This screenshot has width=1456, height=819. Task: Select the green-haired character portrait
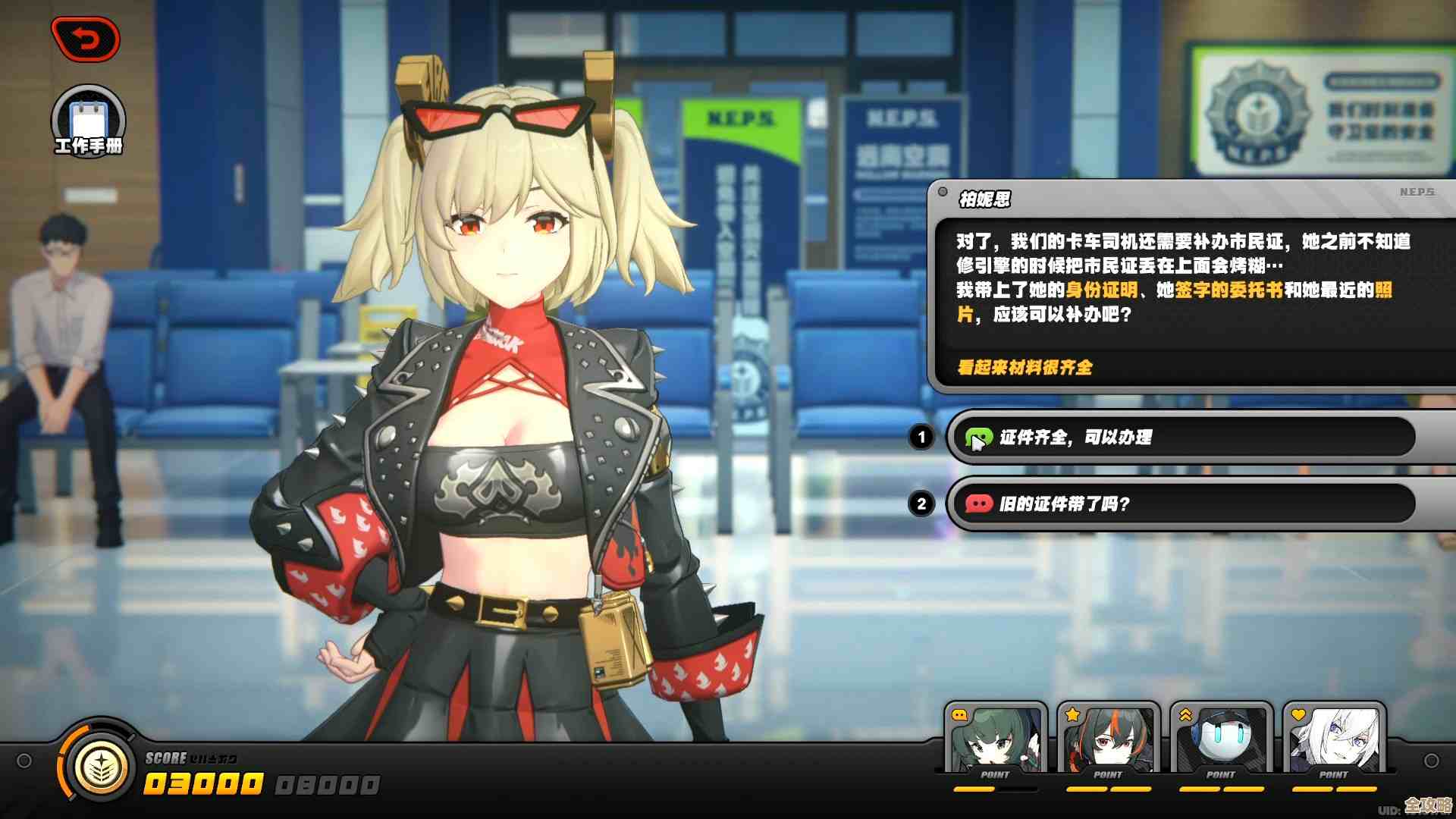[x=996, y=739]
